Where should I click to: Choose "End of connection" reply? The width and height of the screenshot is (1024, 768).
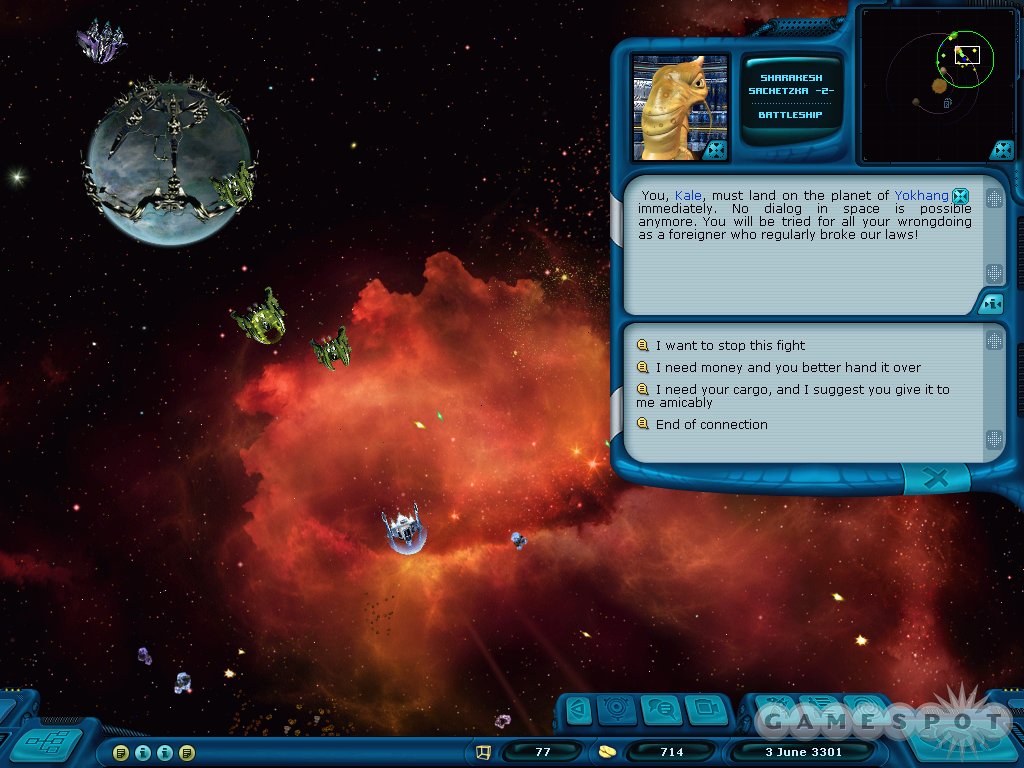pyautogui.click(x=711, y=425)
